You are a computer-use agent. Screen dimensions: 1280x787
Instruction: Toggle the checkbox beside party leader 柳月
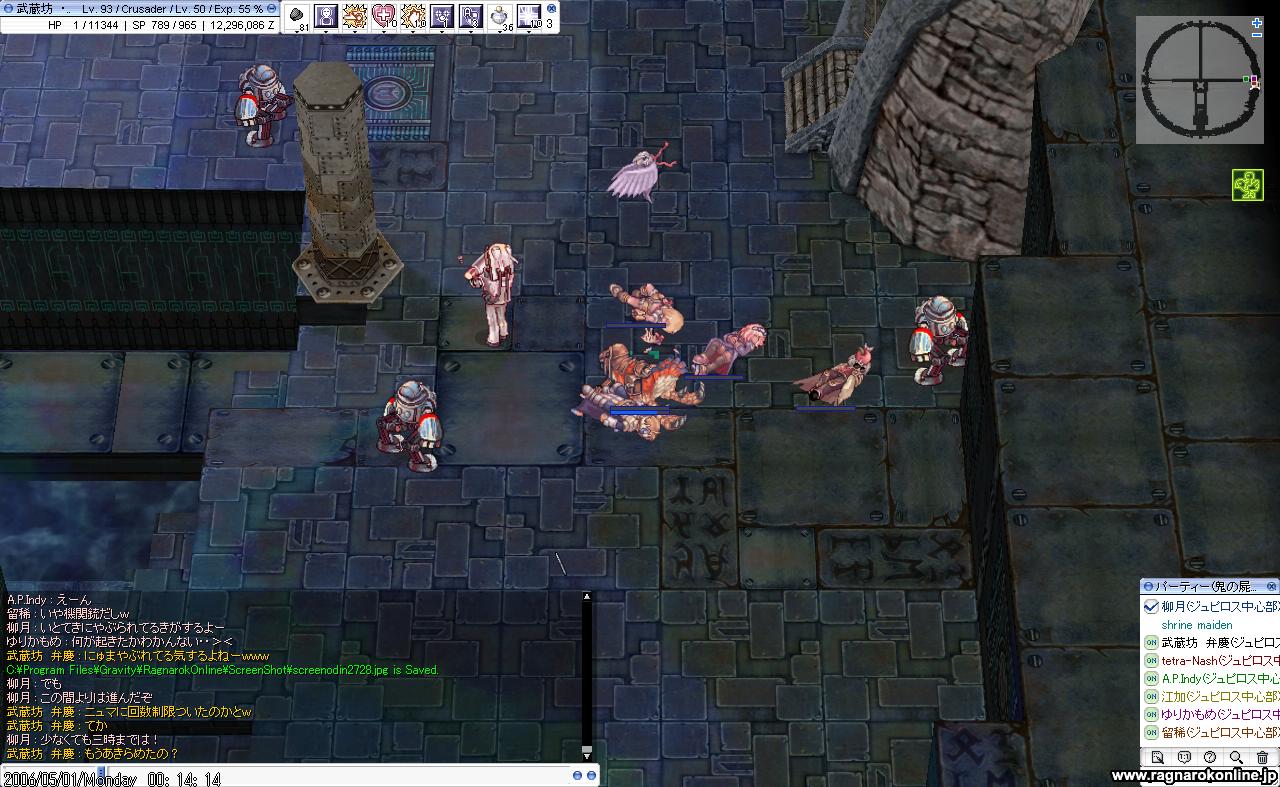coord(1151,607)
